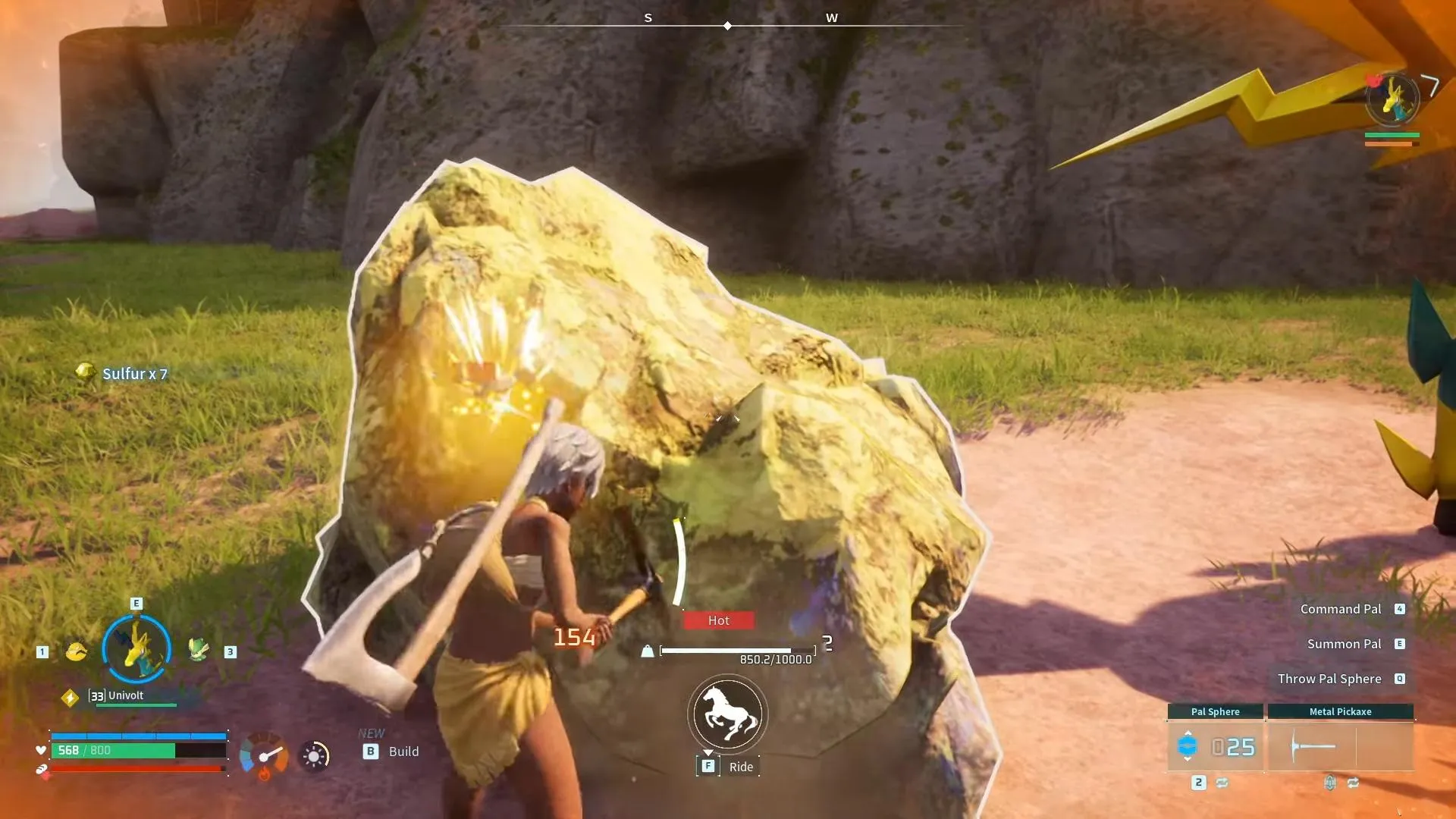Click the hunger gauge dial

tap(264, 756)
